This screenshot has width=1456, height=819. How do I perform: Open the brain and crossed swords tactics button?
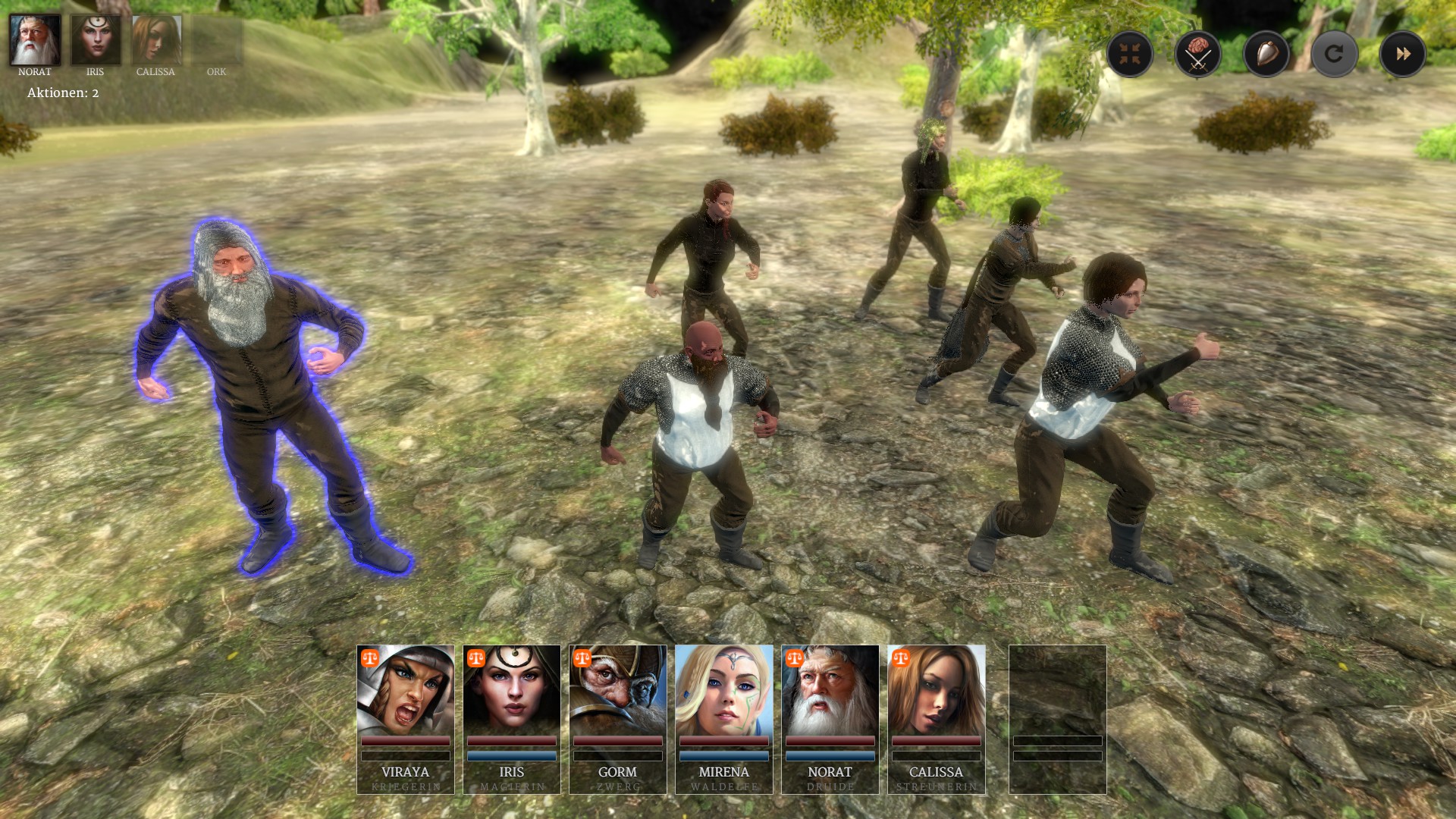point(1198,54)
